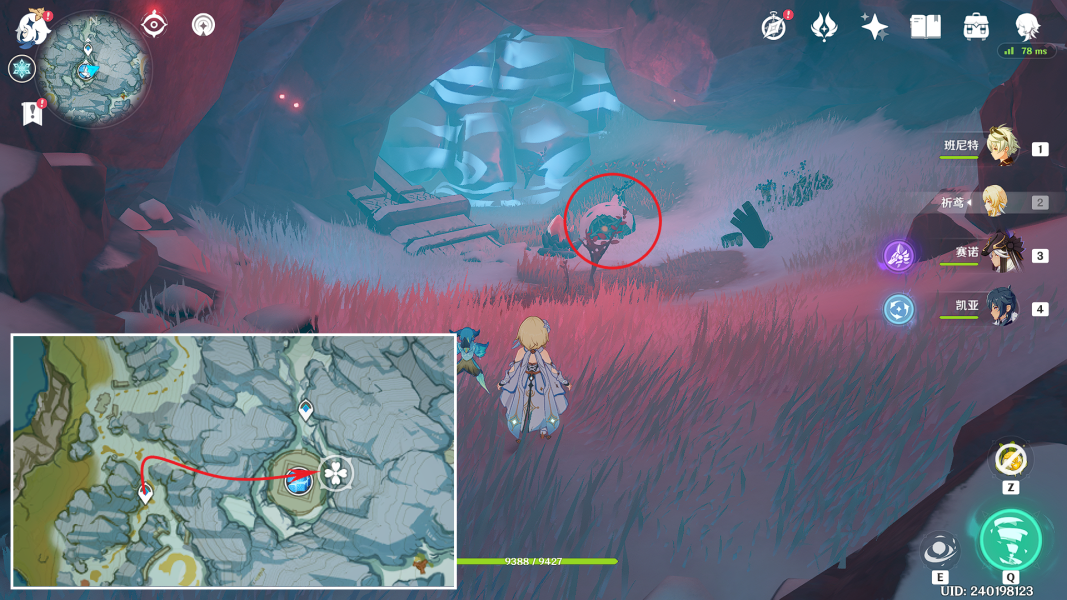Use the elemental skill button

(940, 551)
